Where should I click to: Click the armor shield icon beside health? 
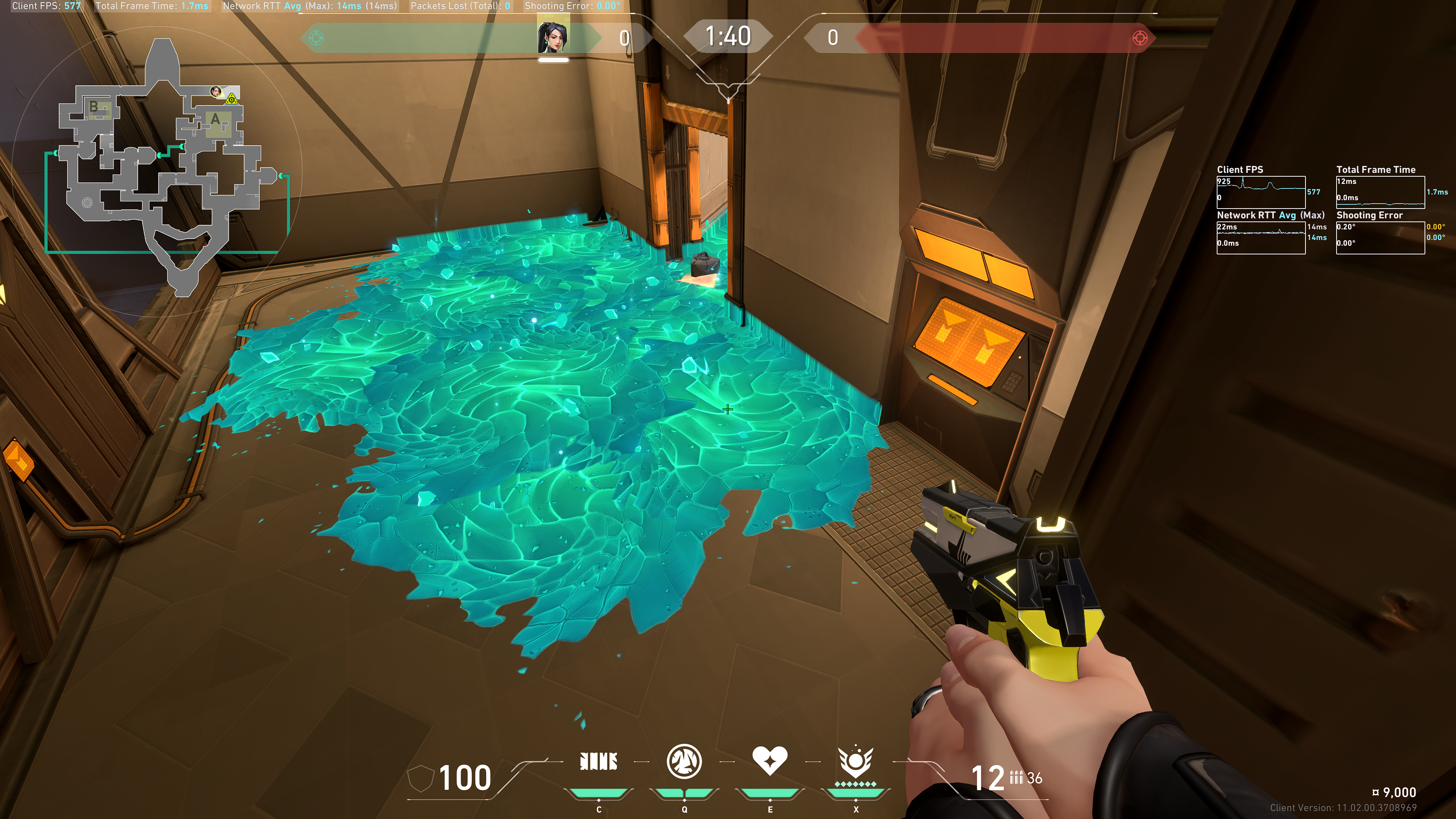[420, 778]
